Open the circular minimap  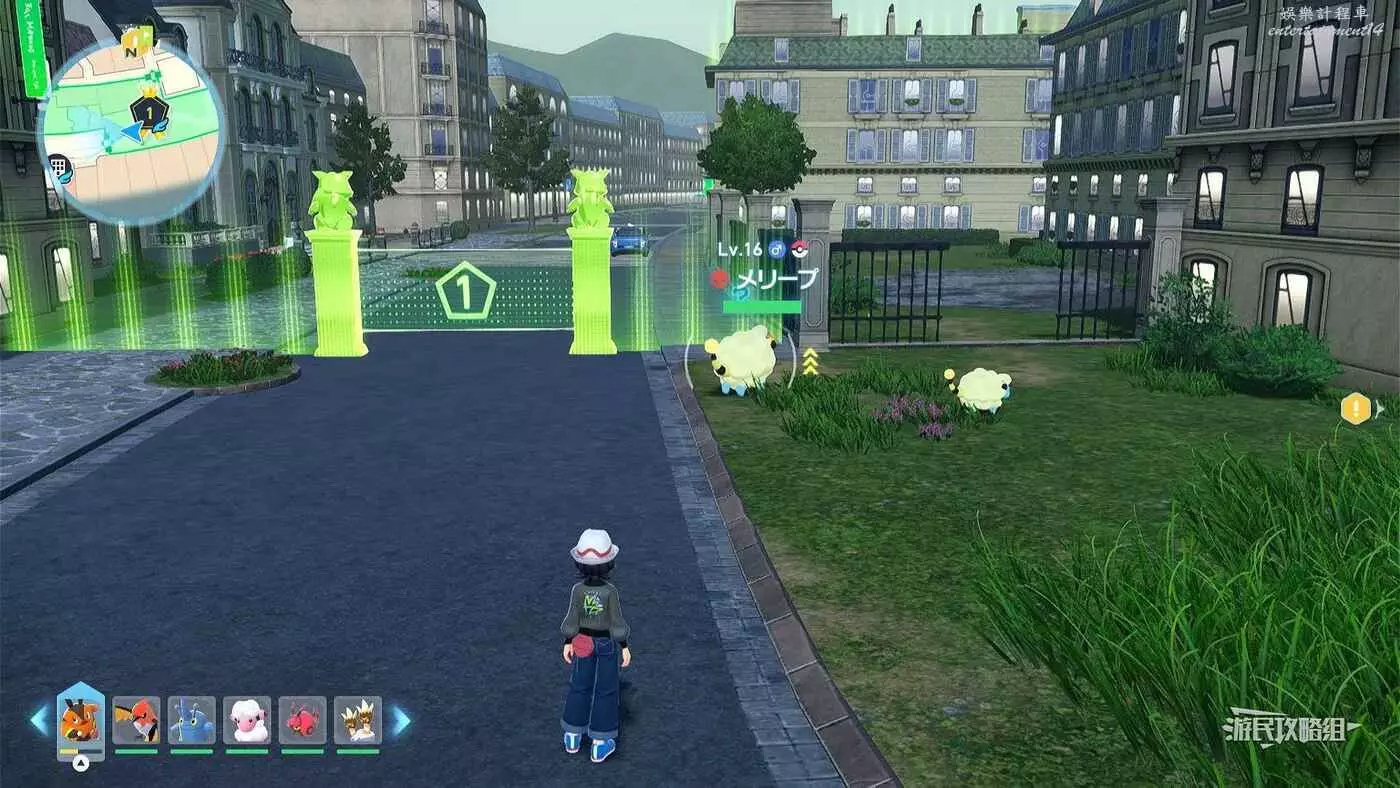(x=130, y=132)
